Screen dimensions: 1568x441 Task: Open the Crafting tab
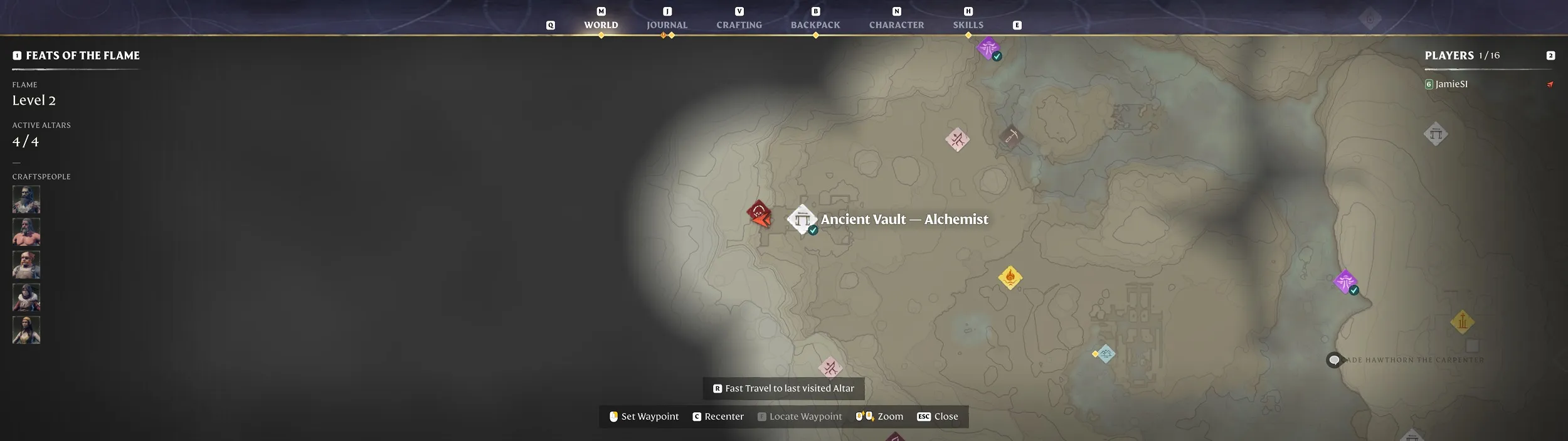(x=739, y=25)
